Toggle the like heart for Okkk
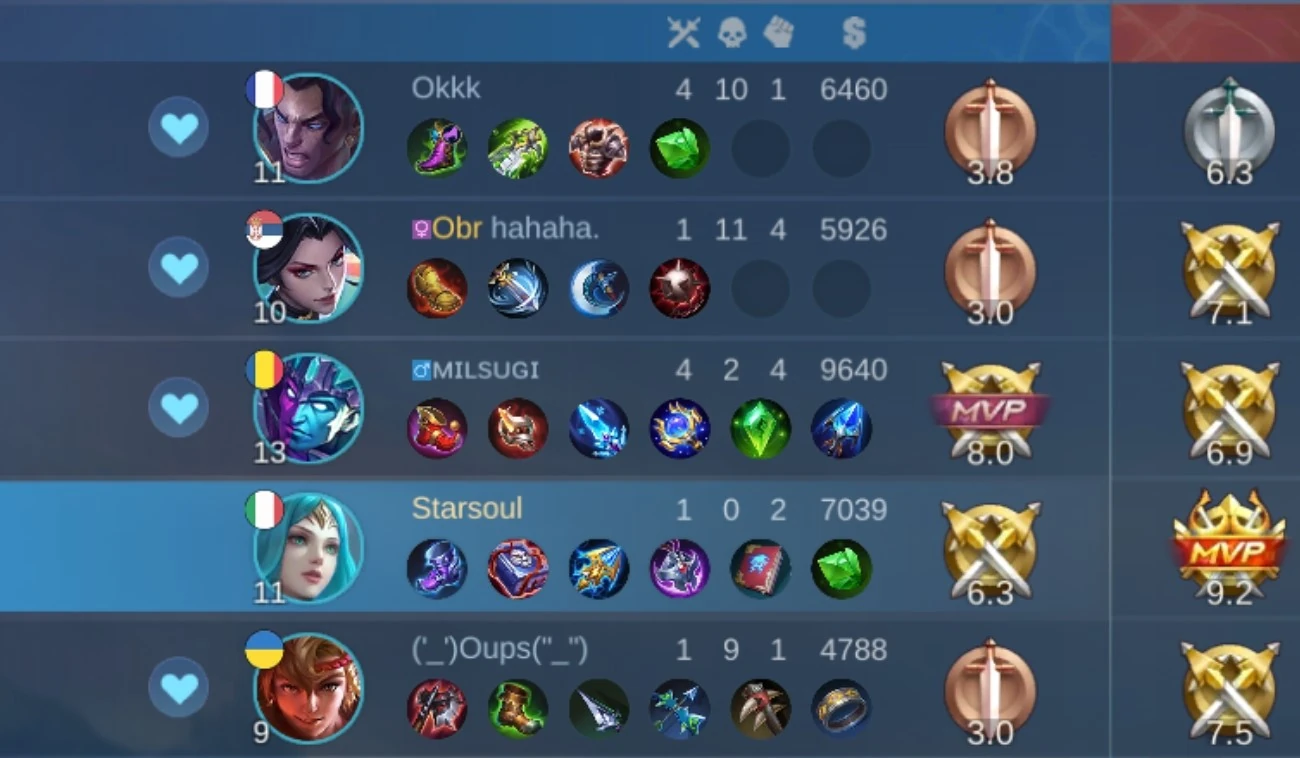This screenshot has width=1300, height=758. click(x=179, y=128)
